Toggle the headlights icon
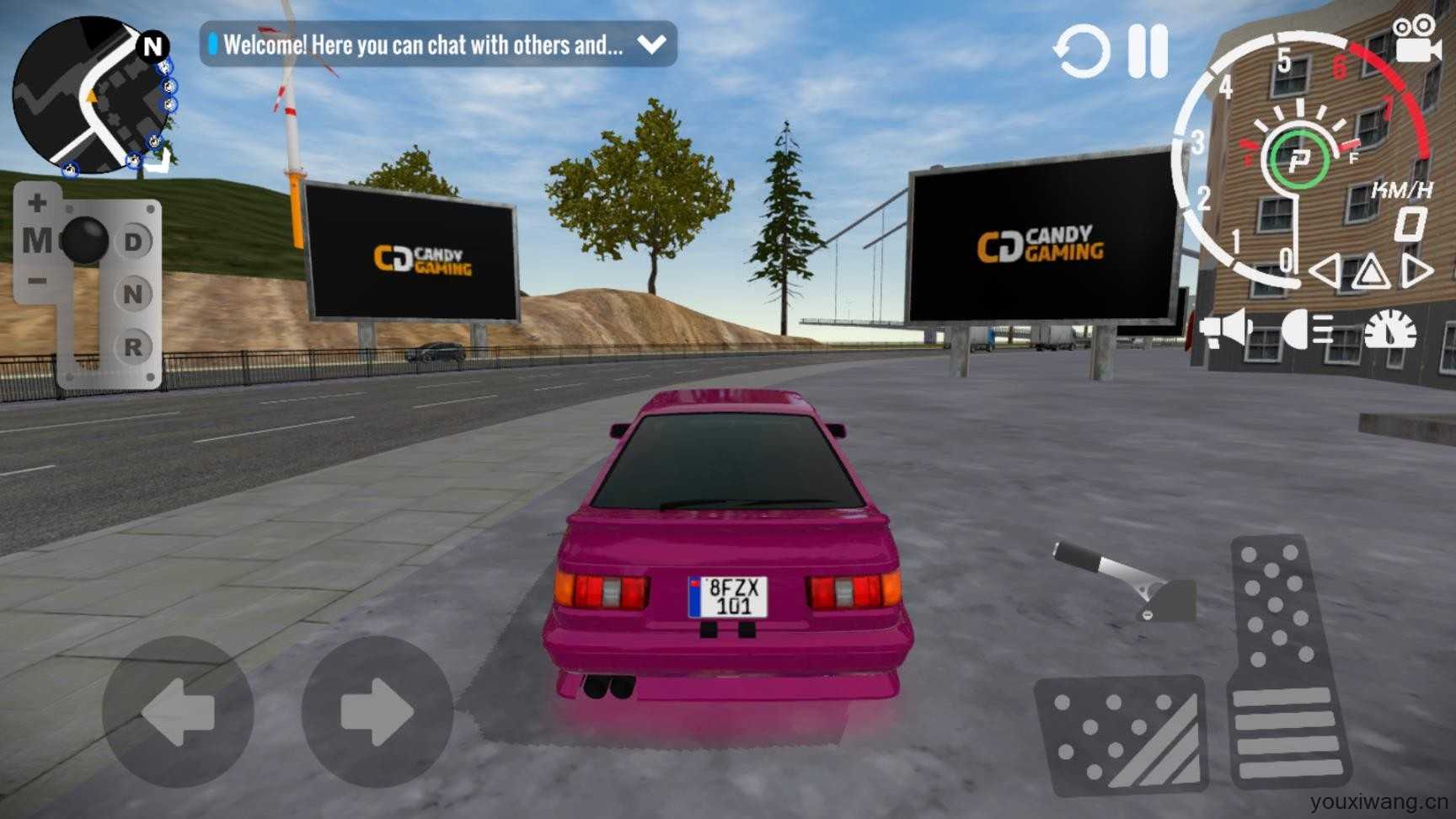The width and height of the screenshot is (1456, 819). coord(1307,329)
